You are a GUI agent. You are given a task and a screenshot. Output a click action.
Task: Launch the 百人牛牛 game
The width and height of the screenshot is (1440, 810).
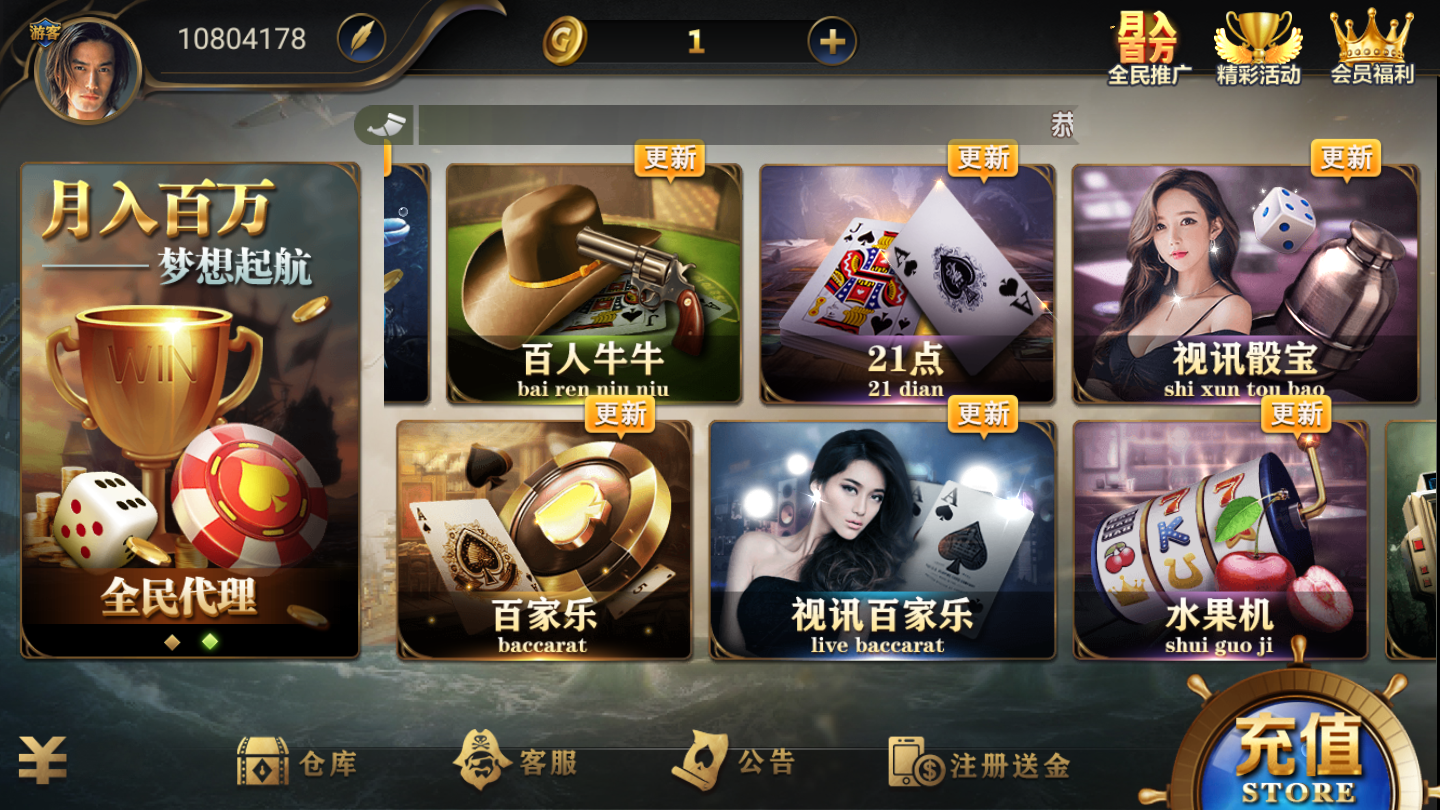(593, 284)
